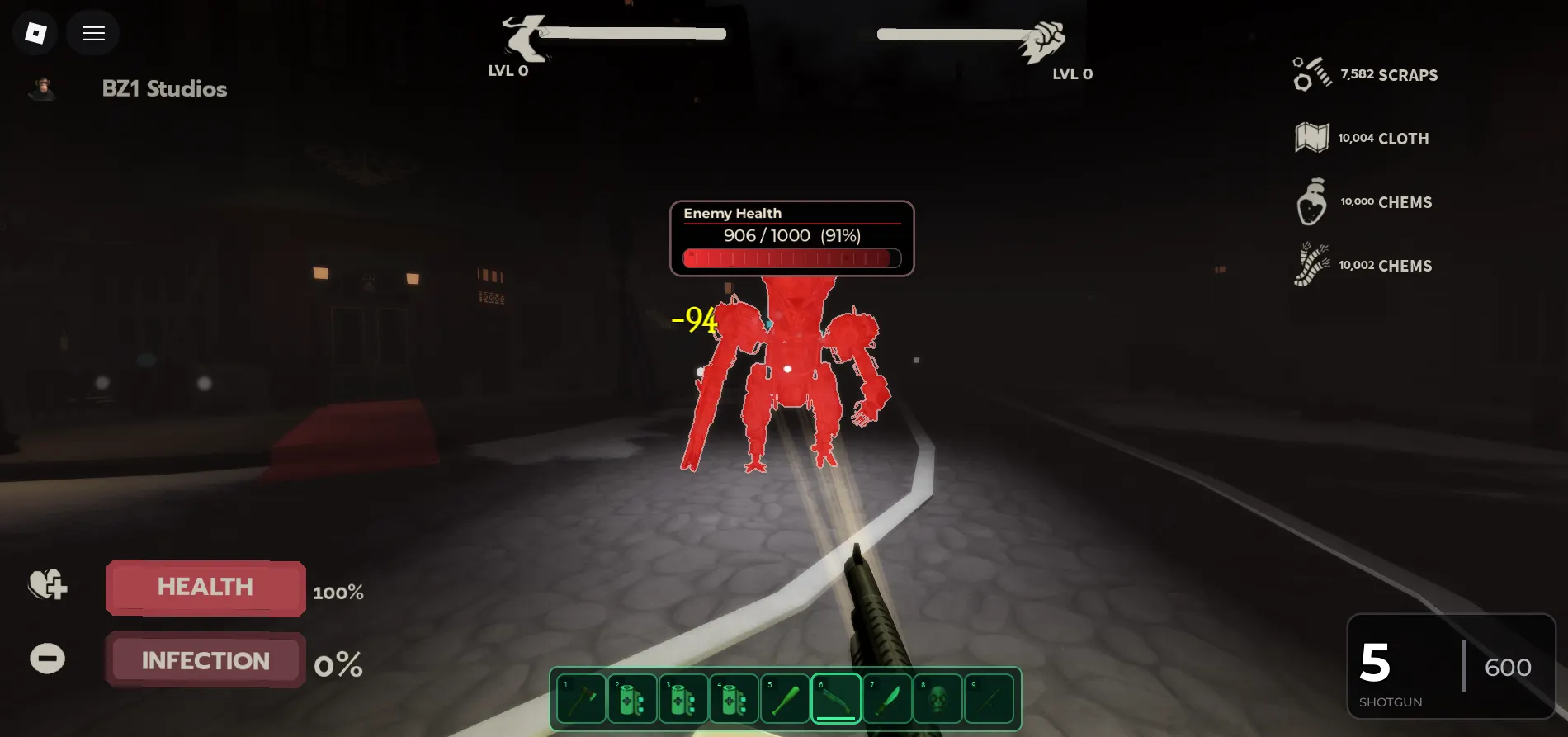Click the CLOTH resource icon
This screenshot has width=1568, height=737.
click(x=1311, y=137)
